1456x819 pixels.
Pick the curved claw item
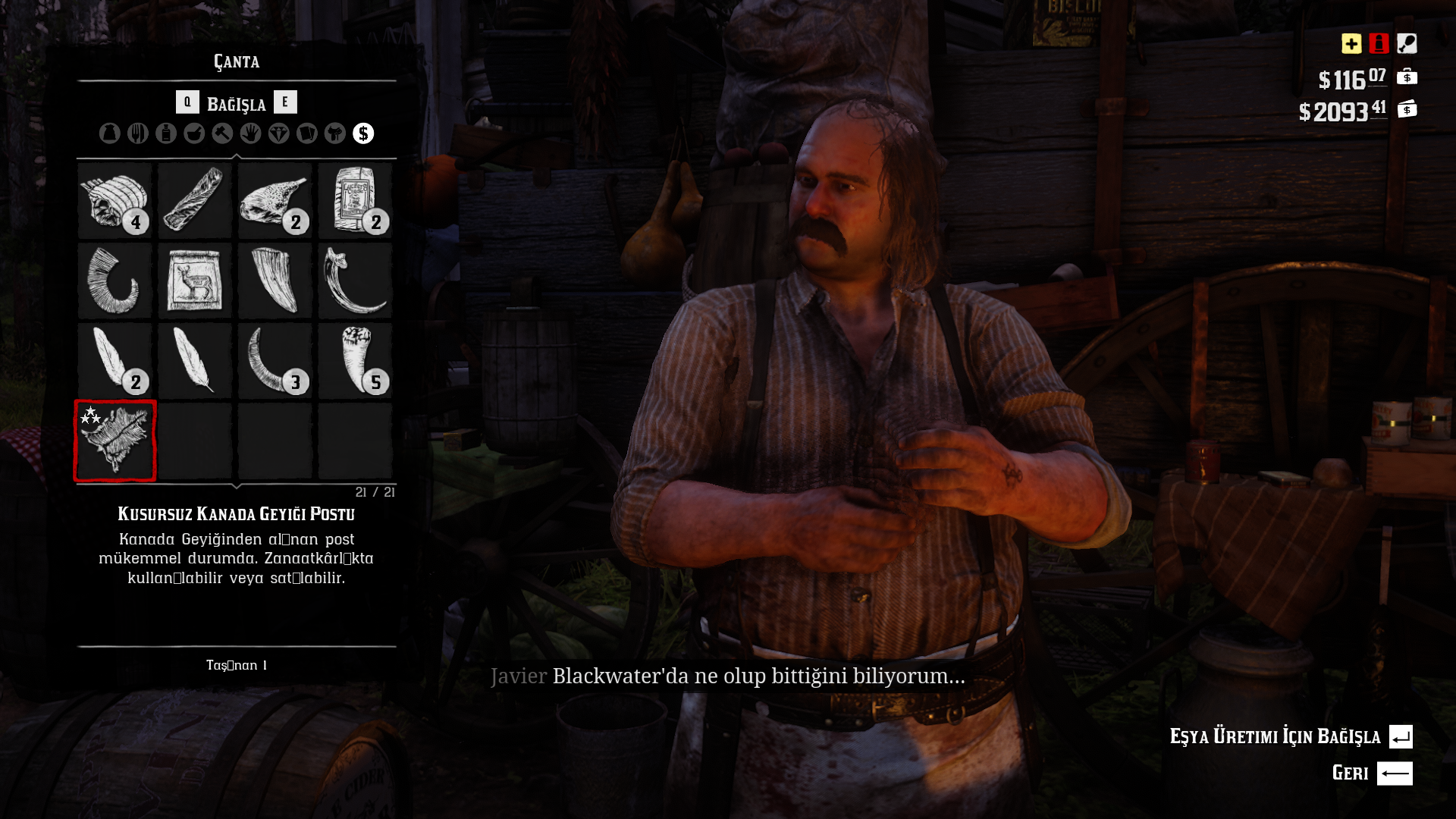point(355,281)
